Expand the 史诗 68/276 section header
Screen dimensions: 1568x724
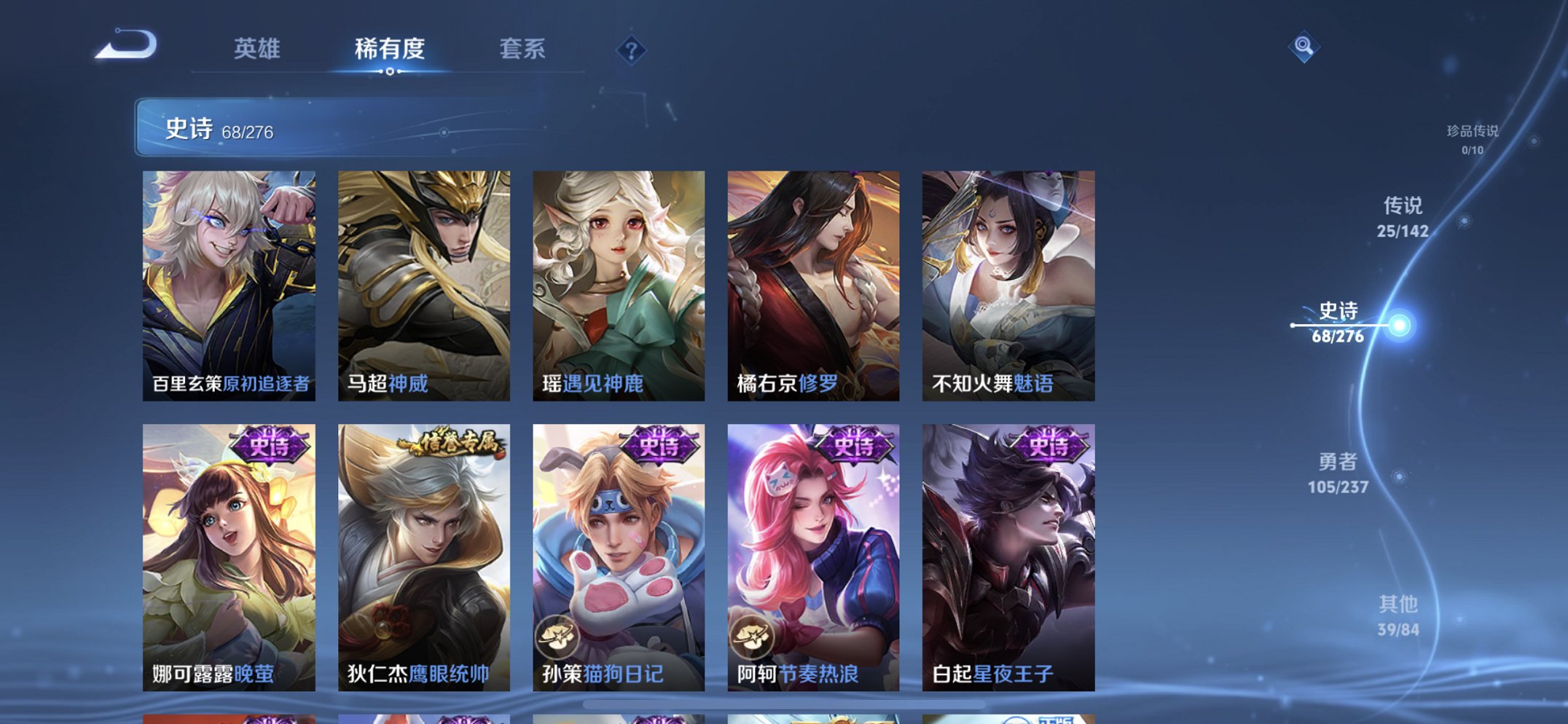219,128
